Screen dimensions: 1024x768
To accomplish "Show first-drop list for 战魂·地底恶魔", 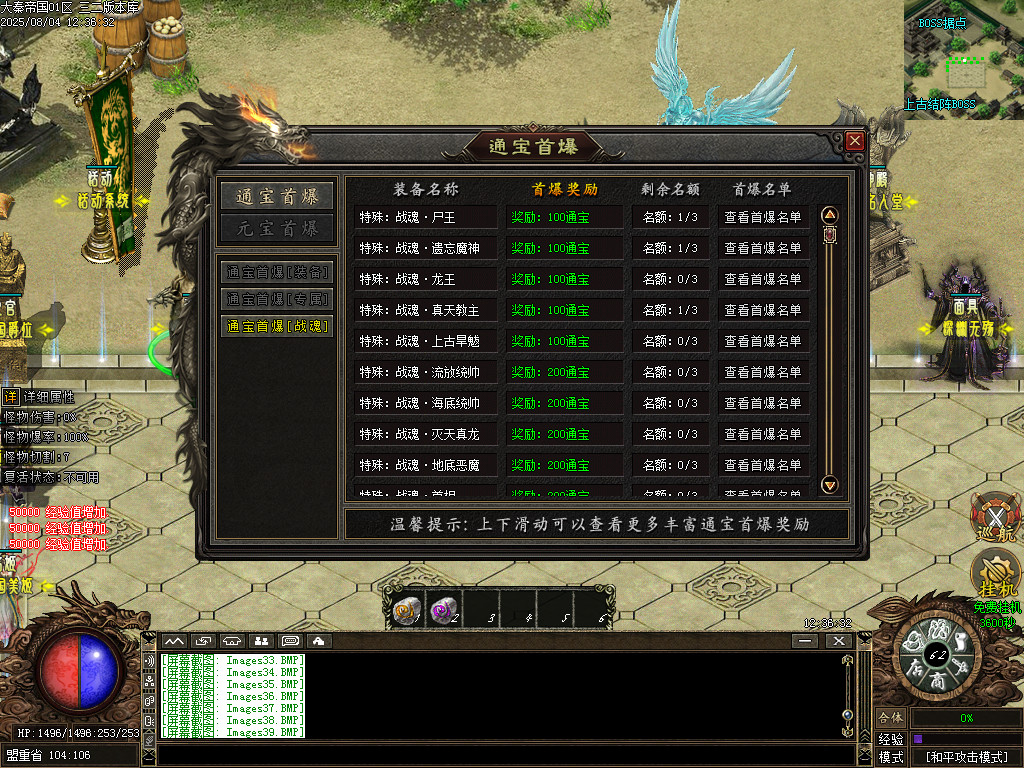I will pyautogui.click(x=763, y=465).
